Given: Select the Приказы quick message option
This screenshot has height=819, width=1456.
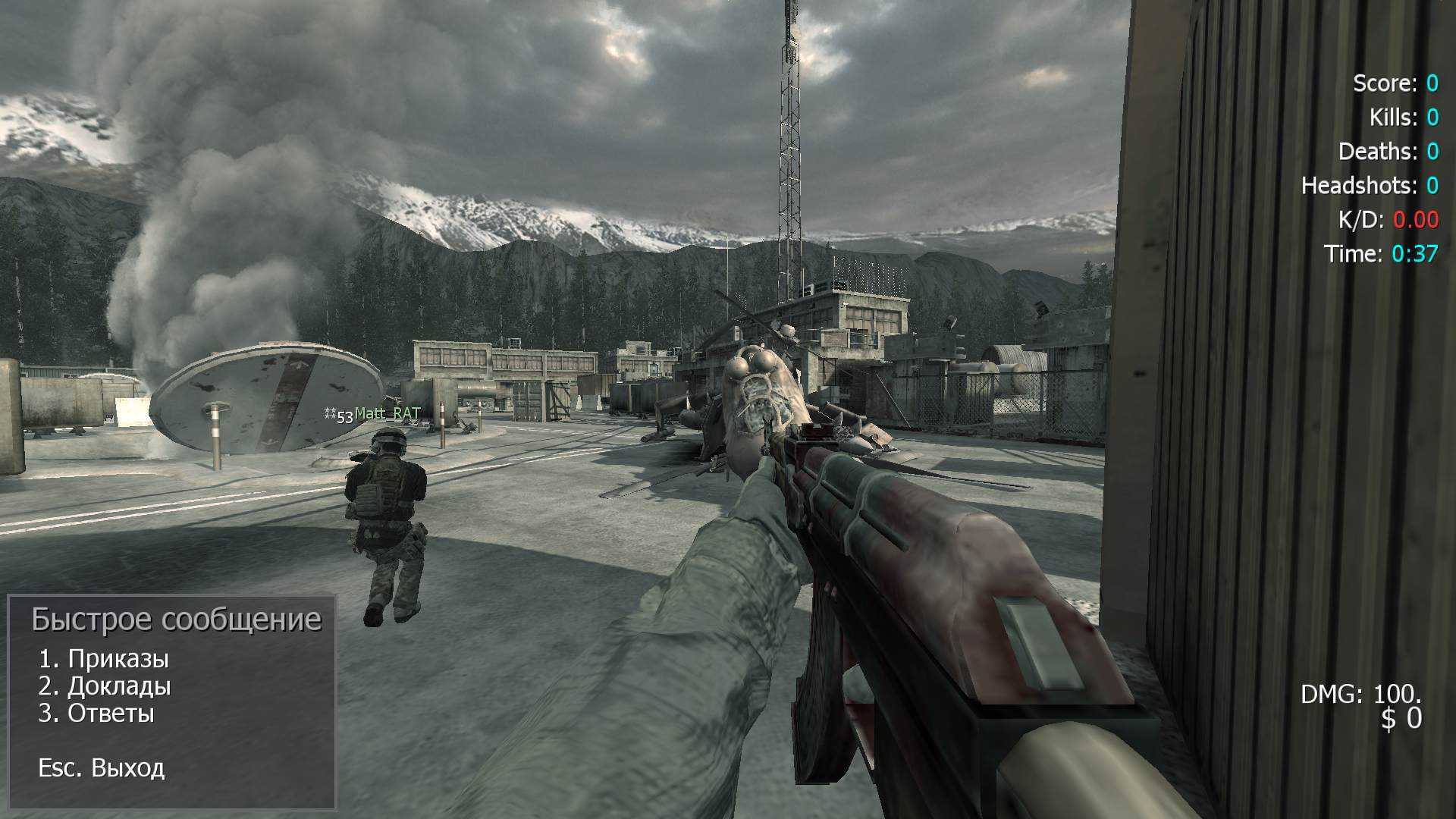Looking at the screenshot, I should (104, 659).
